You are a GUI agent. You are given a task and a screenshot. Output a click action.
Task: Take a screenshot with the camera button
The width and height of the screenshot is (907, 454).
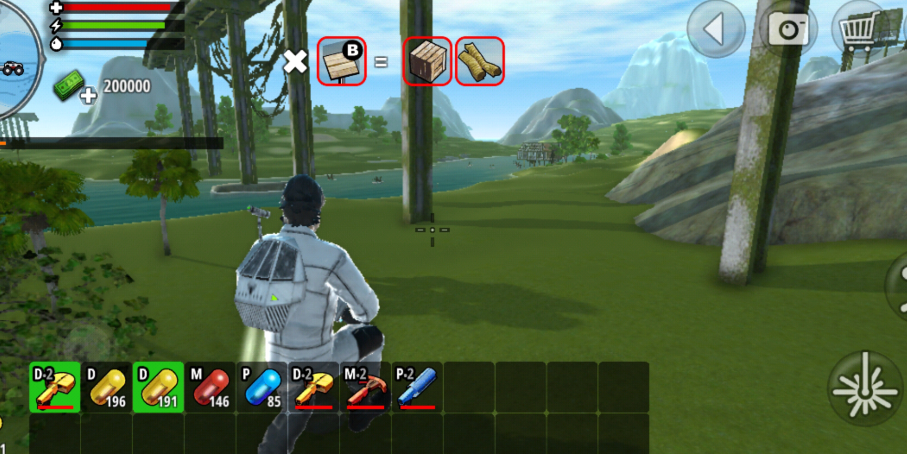coord(788,29)
